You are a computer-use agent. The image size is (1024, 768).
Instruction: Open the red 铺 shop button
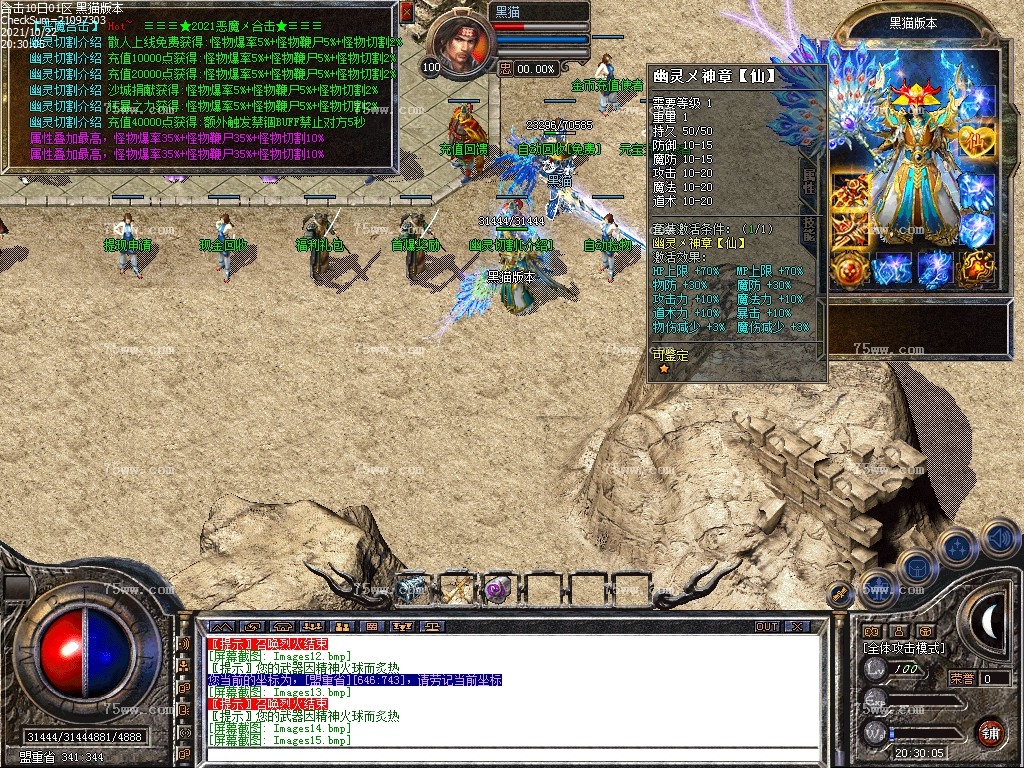pyautogui.click(x=989, y=732)
